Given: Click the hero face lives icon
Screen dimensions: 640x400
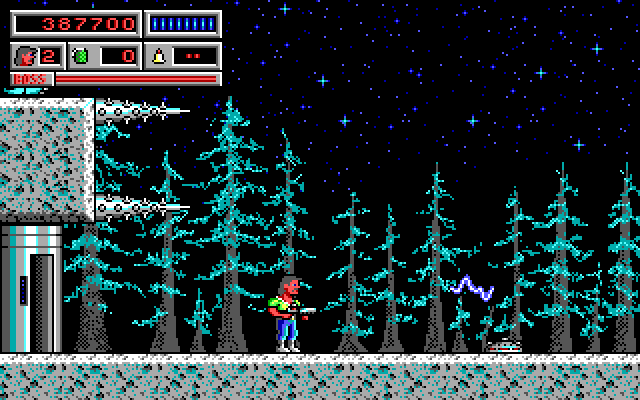Looking at the screenshot, I should pos(27,55).
